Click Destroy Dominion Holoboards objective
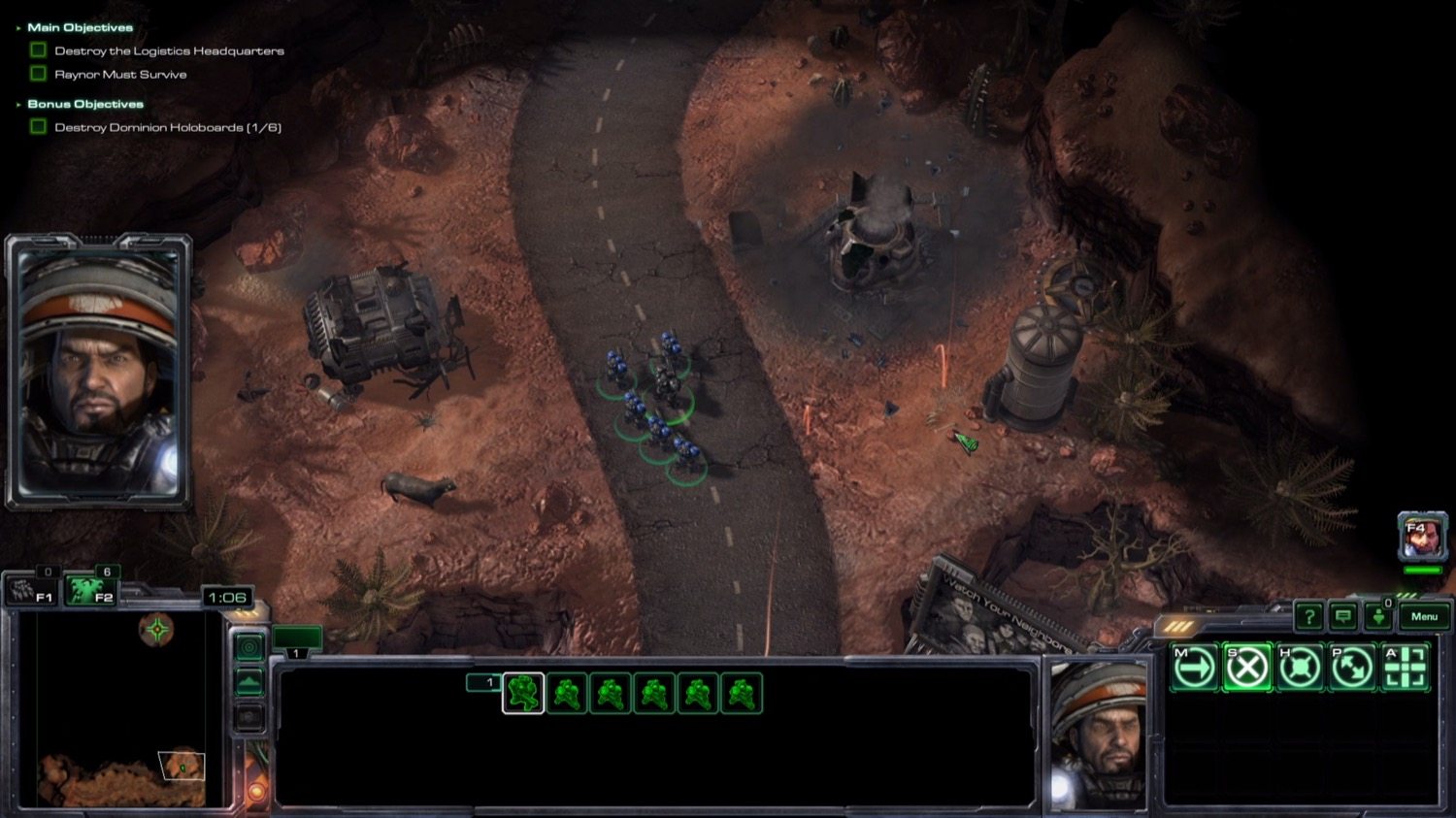Viewport: 1456px width, 818px height. point(167,127)
